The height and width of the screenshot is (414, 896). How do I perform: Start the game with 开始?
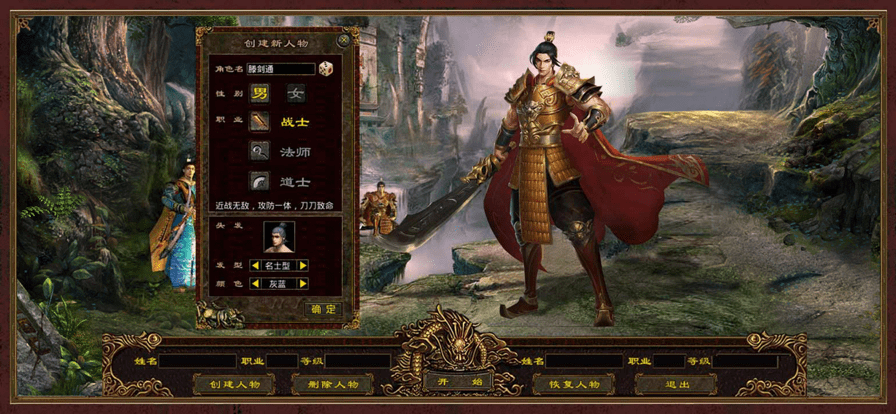pyautogui.click(x=447, y=381)
